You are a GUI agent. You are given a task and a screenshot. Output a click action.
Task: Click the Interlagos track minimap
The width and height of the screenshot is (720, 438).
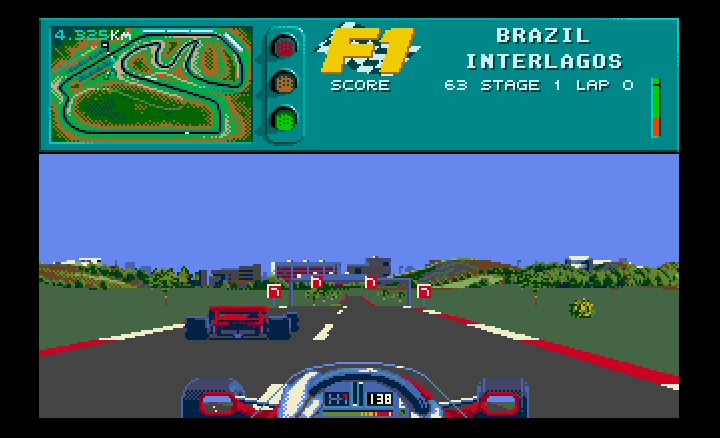(x=152, y=84)
